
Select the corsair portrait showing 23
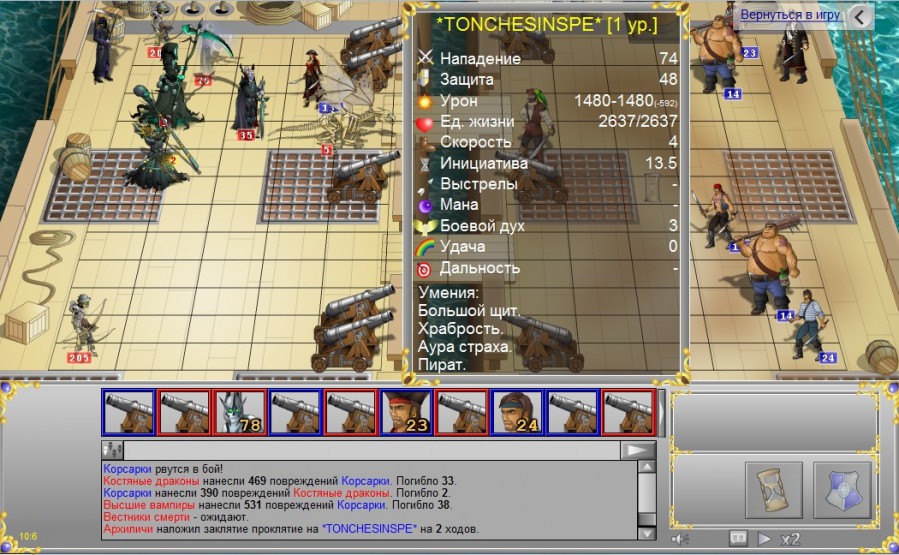point(407,412)
